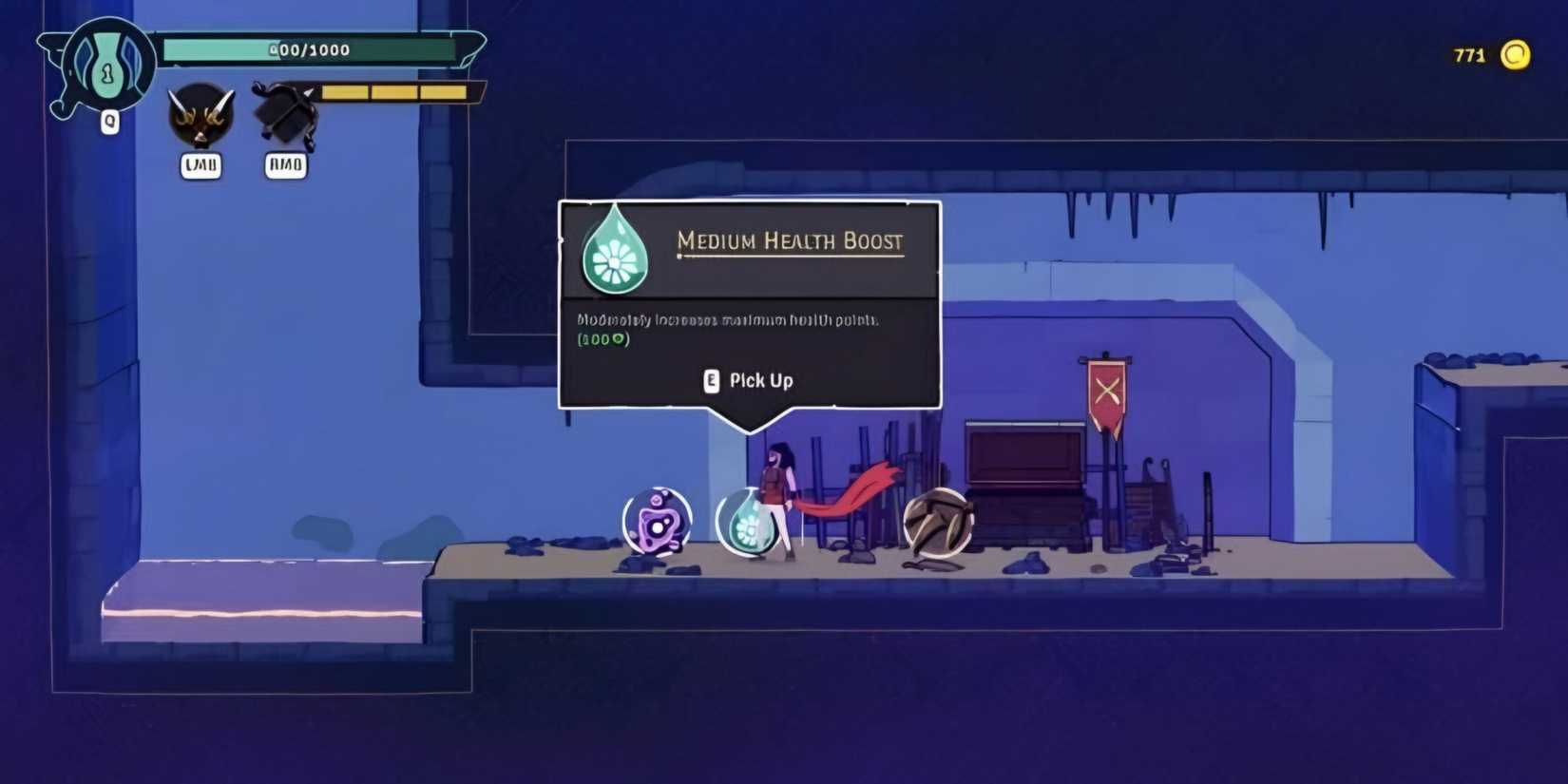The width and height of the screenshot is (1568, 784).
Task: Click the red X banner flag
Action: point(1105,390)
